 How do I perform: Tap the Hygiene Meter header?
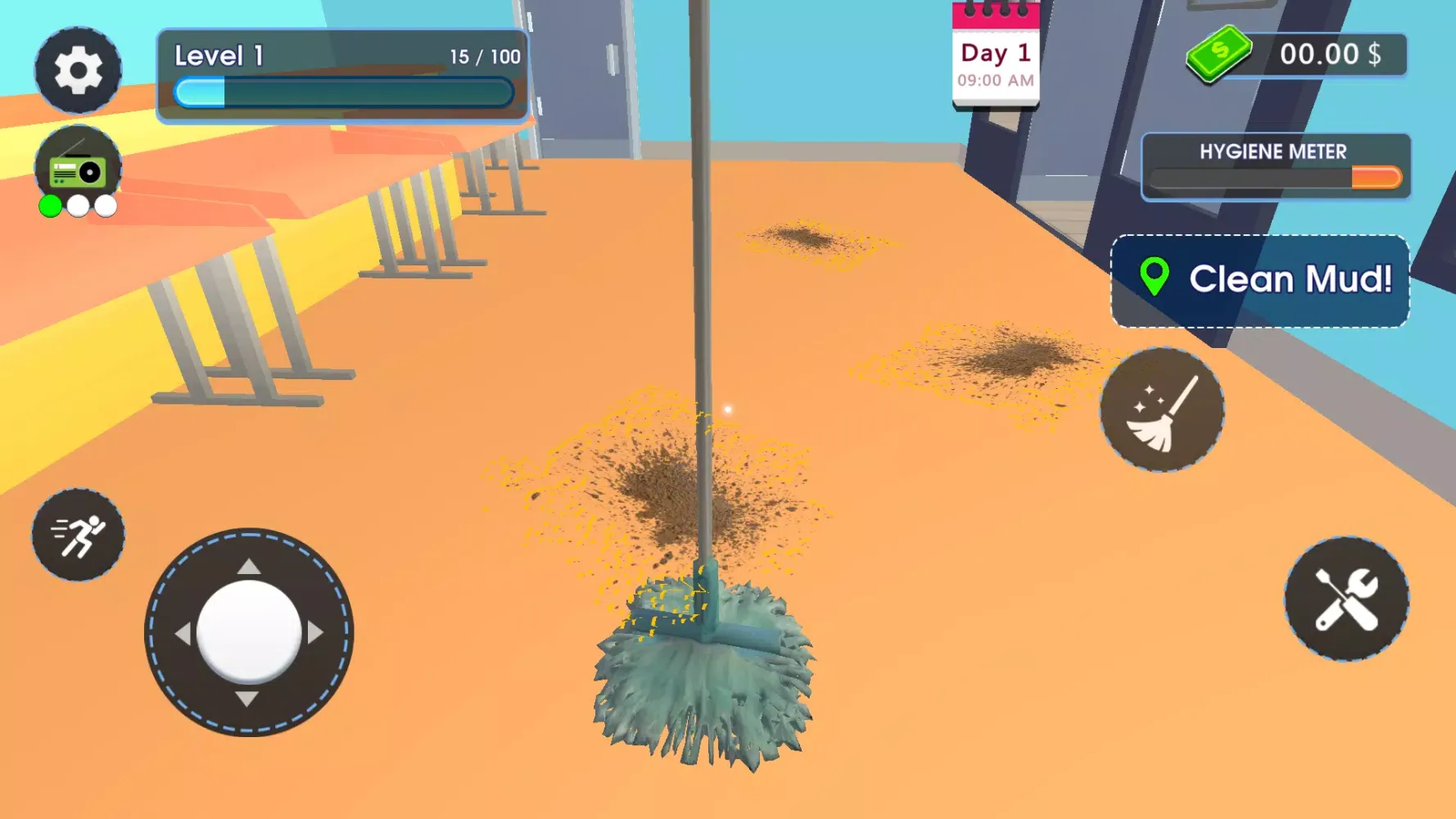click(x=1273, y=152)
